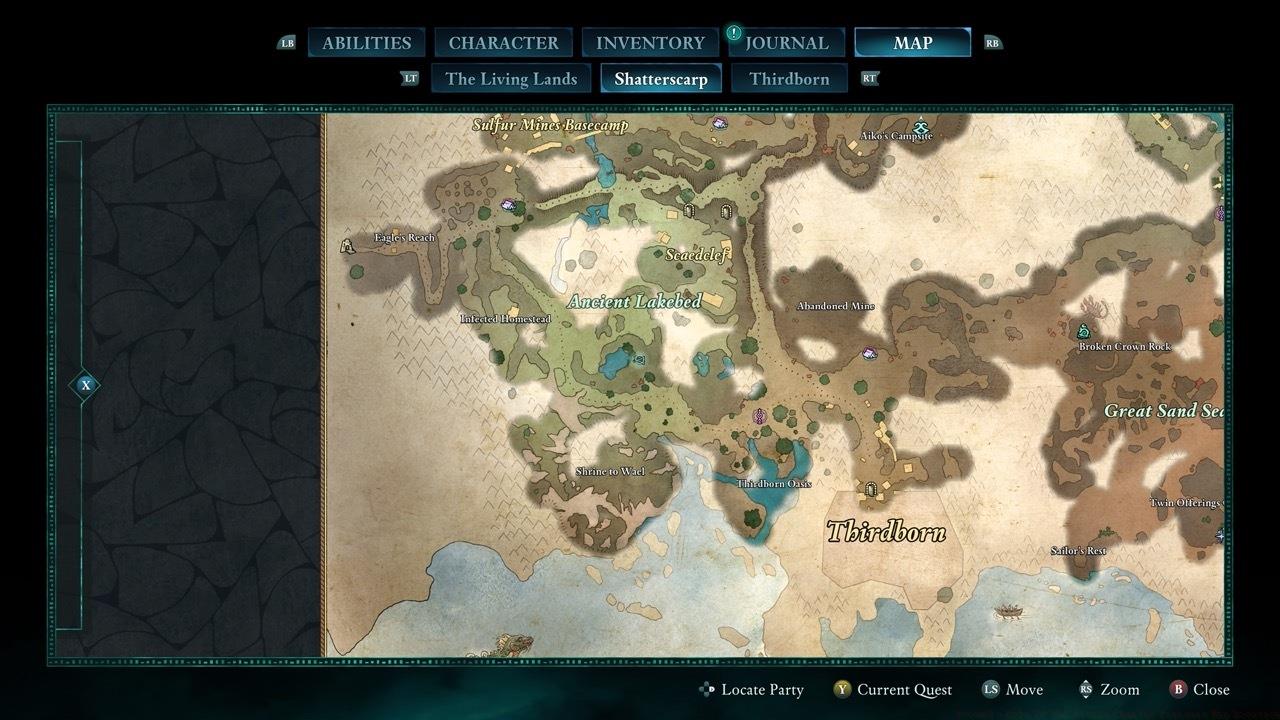Select the eastern door icon beside Scaedclef

pos(726,211)
